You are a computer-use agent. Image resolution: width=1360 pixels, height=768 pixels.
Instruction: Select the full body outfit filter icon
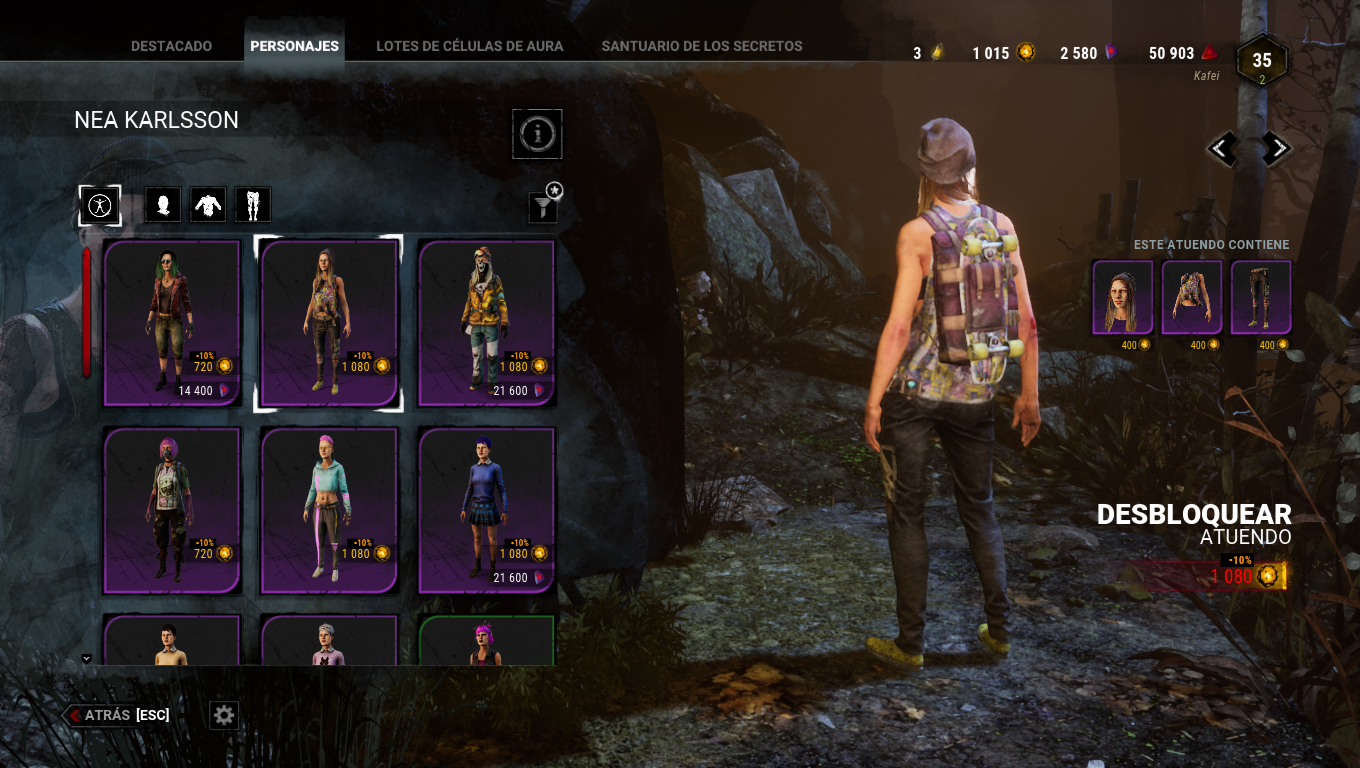tap(100, 204)
